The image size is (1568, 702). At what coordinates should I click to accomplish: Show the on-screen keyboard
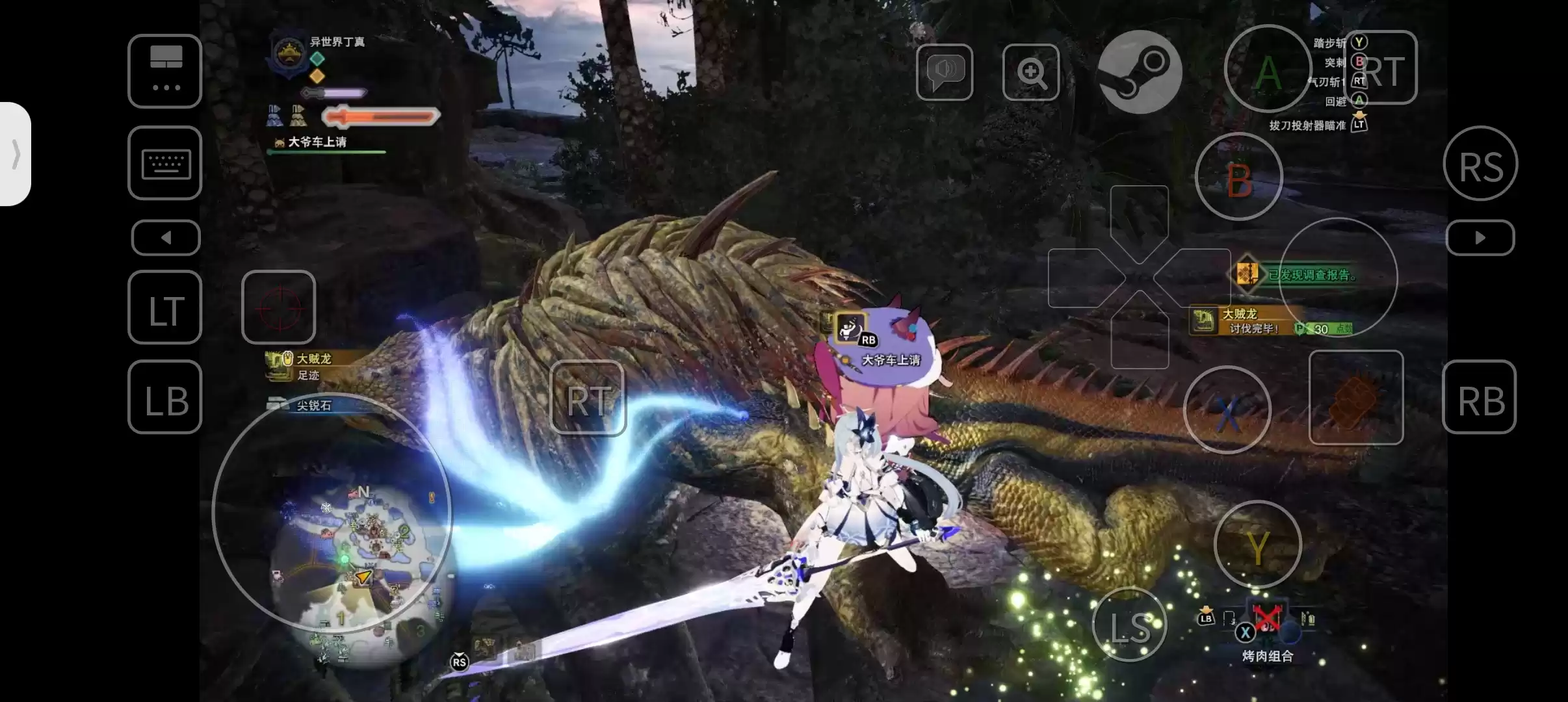coord(165,163)
